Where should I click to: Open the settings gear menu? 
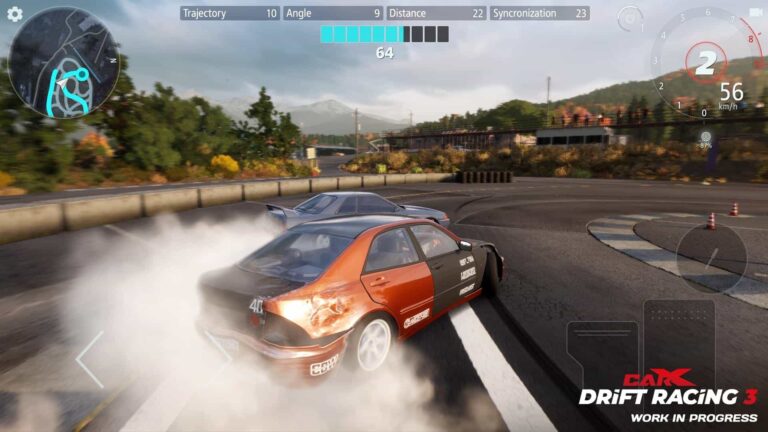[15, 14]
